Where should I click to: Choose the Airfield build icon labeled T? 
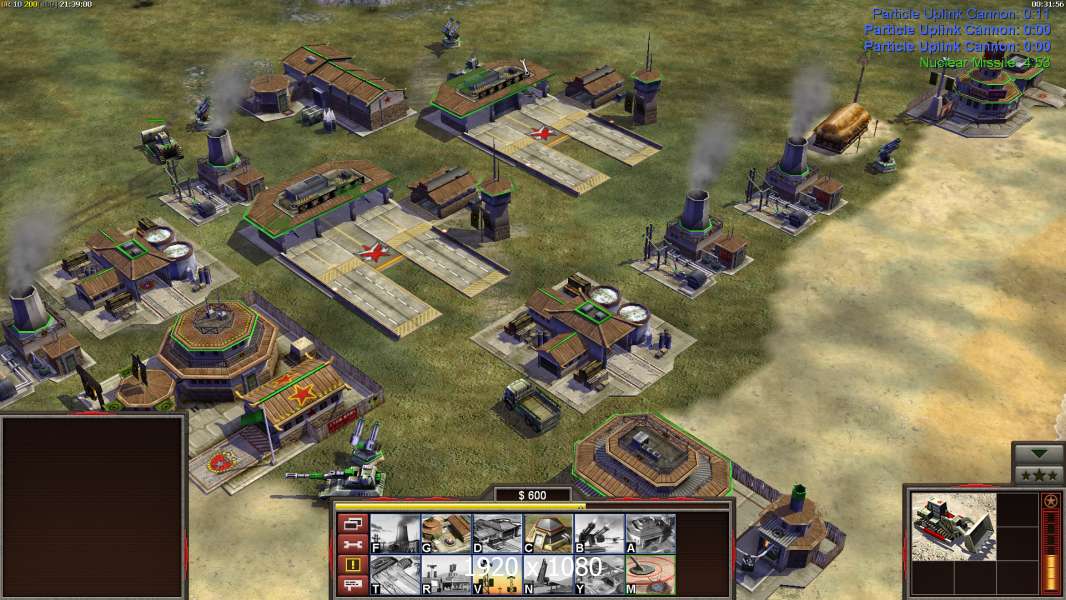tap(395, 574)
